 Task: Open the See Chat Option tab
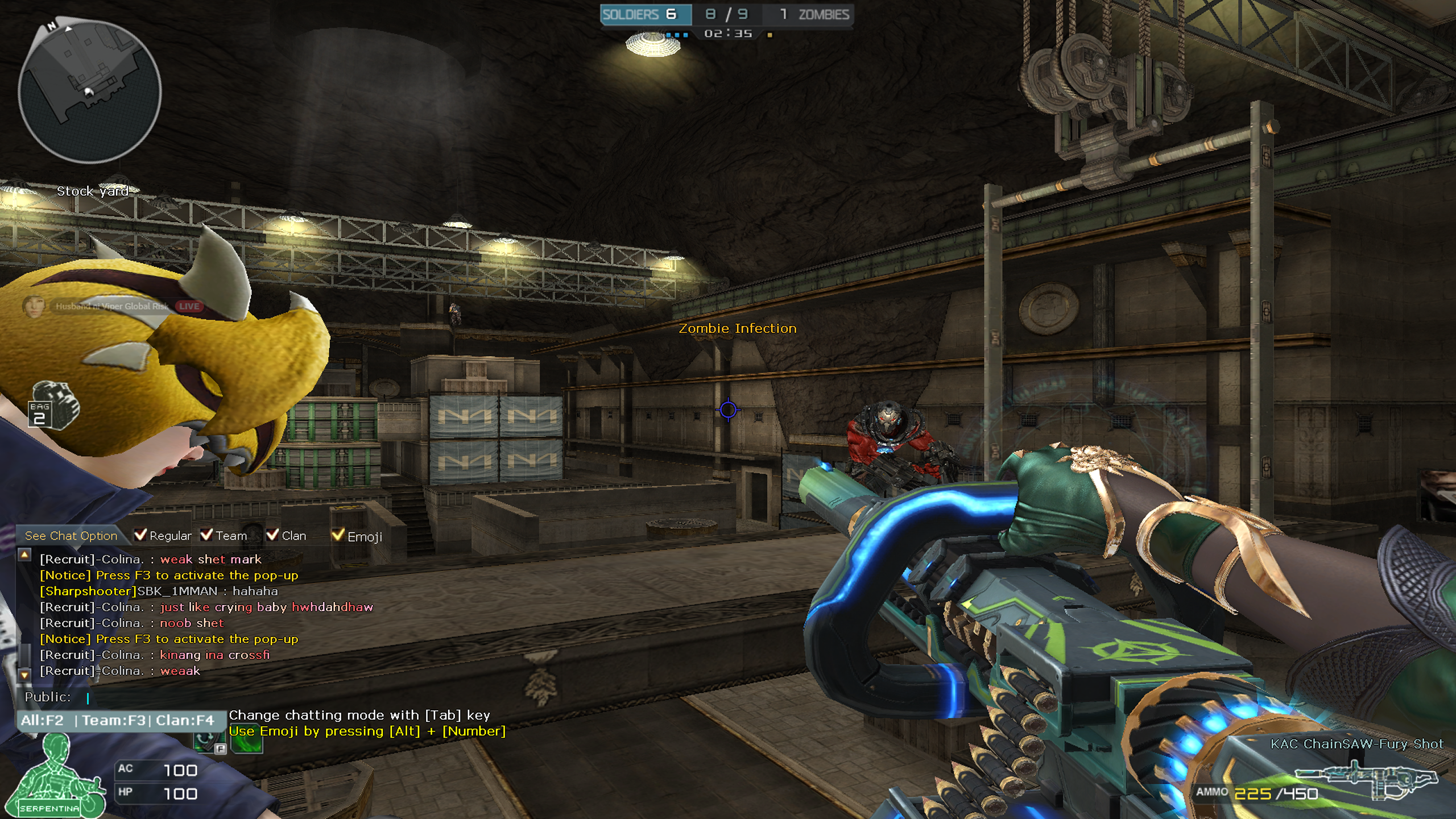(x=71, y=536)
